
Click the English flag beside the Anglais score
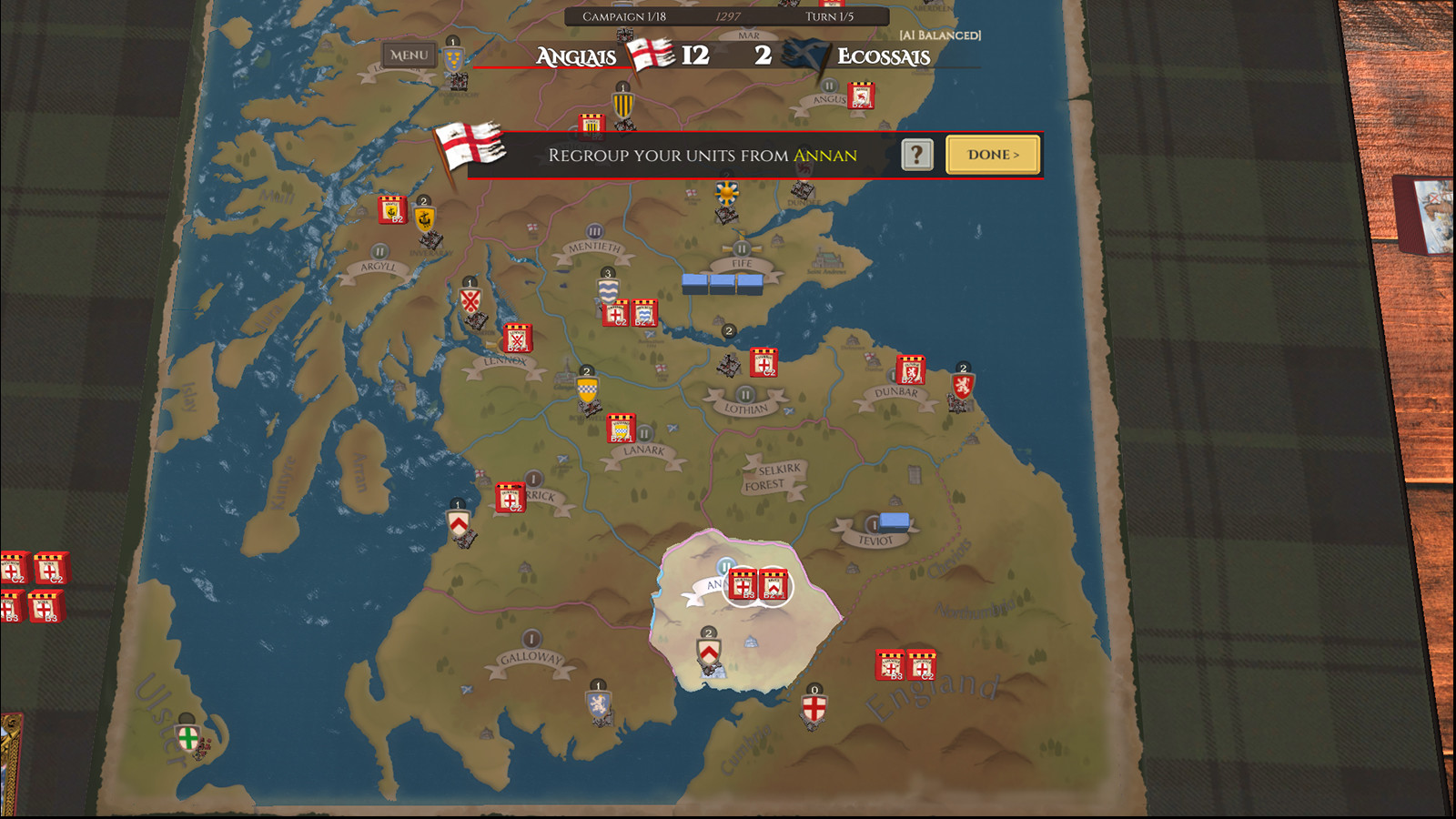coord(647,56)
